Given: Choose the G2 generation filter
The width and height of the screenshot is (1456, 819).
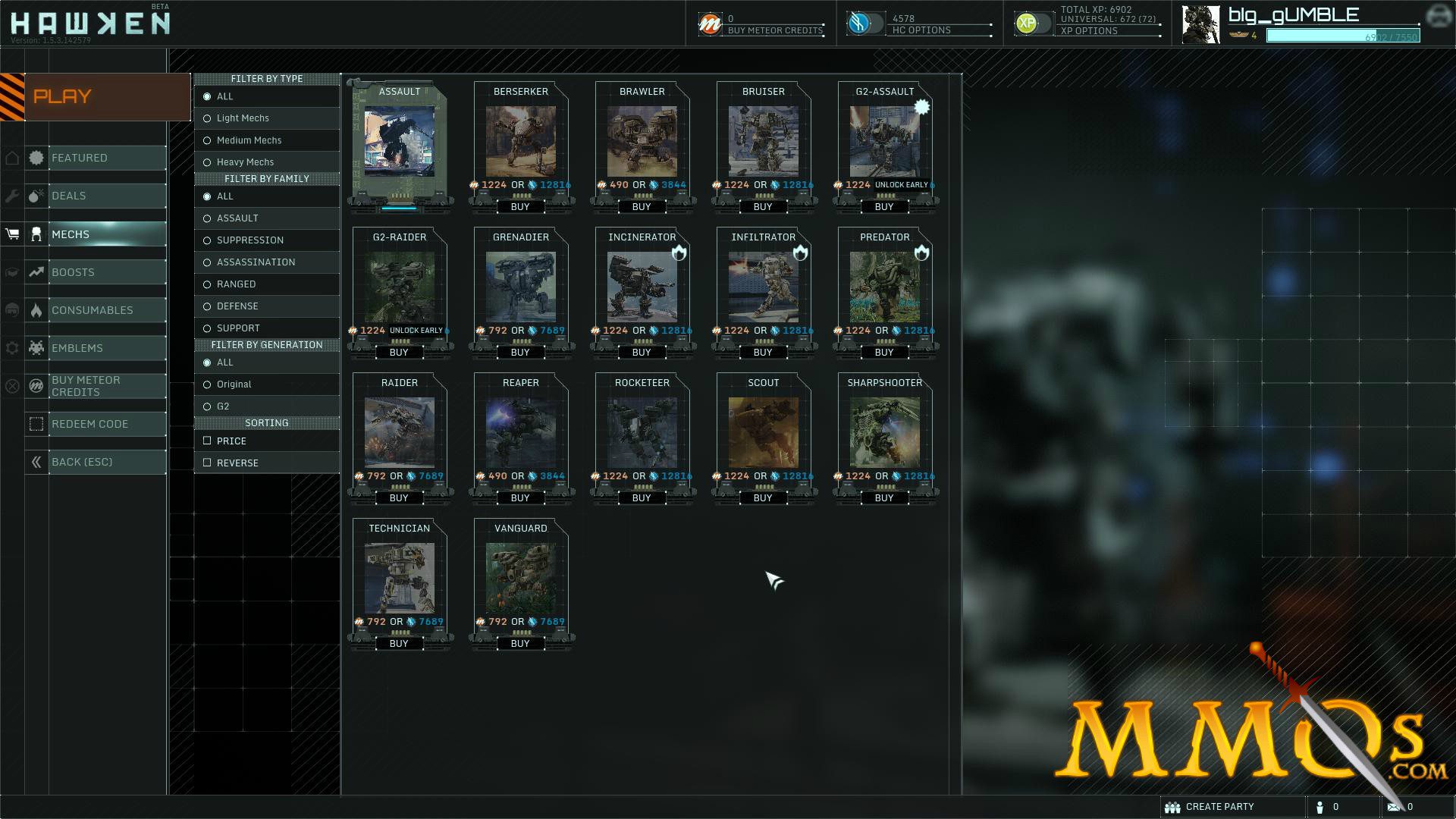Looking at the screenshot, I should pyautogui.click(x=206, y=406).
